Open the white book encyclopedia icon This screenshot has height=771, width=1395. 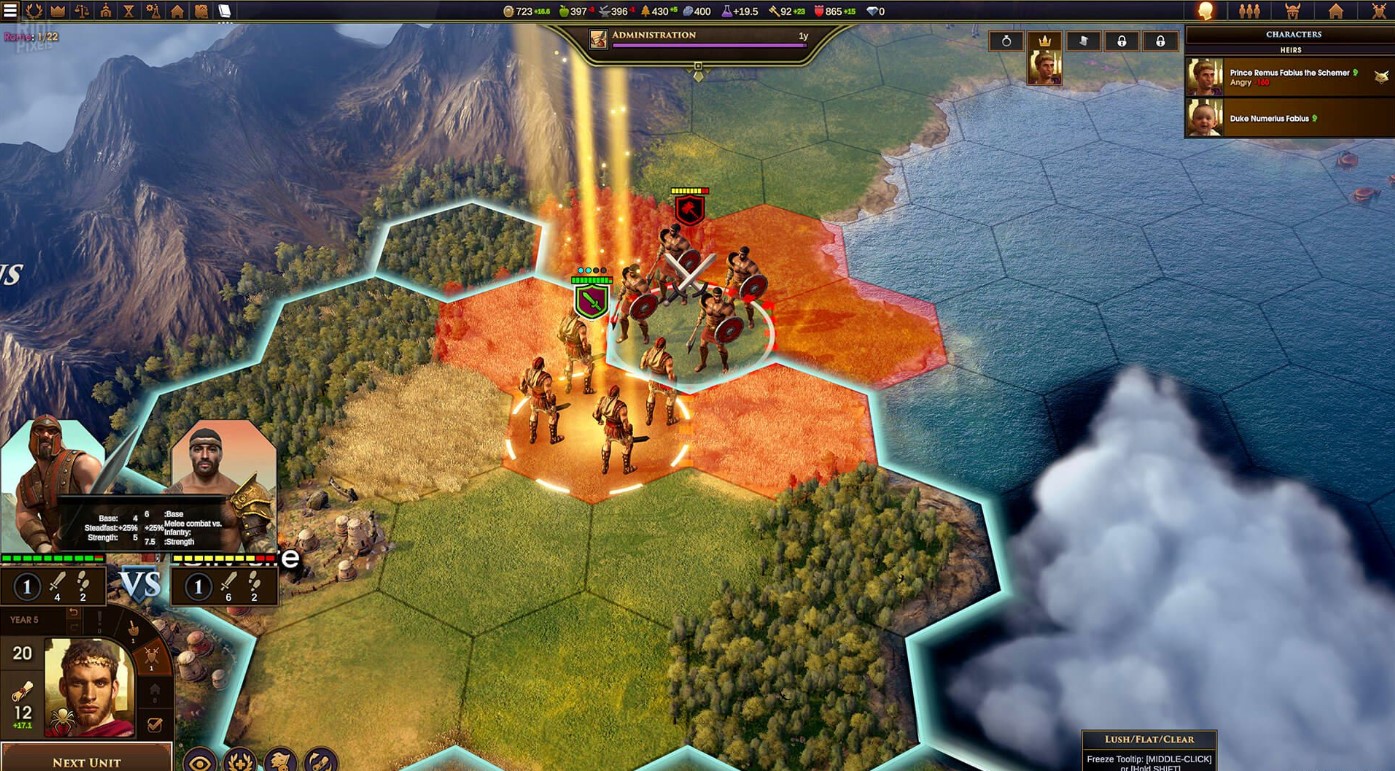(x=225, y=11)
